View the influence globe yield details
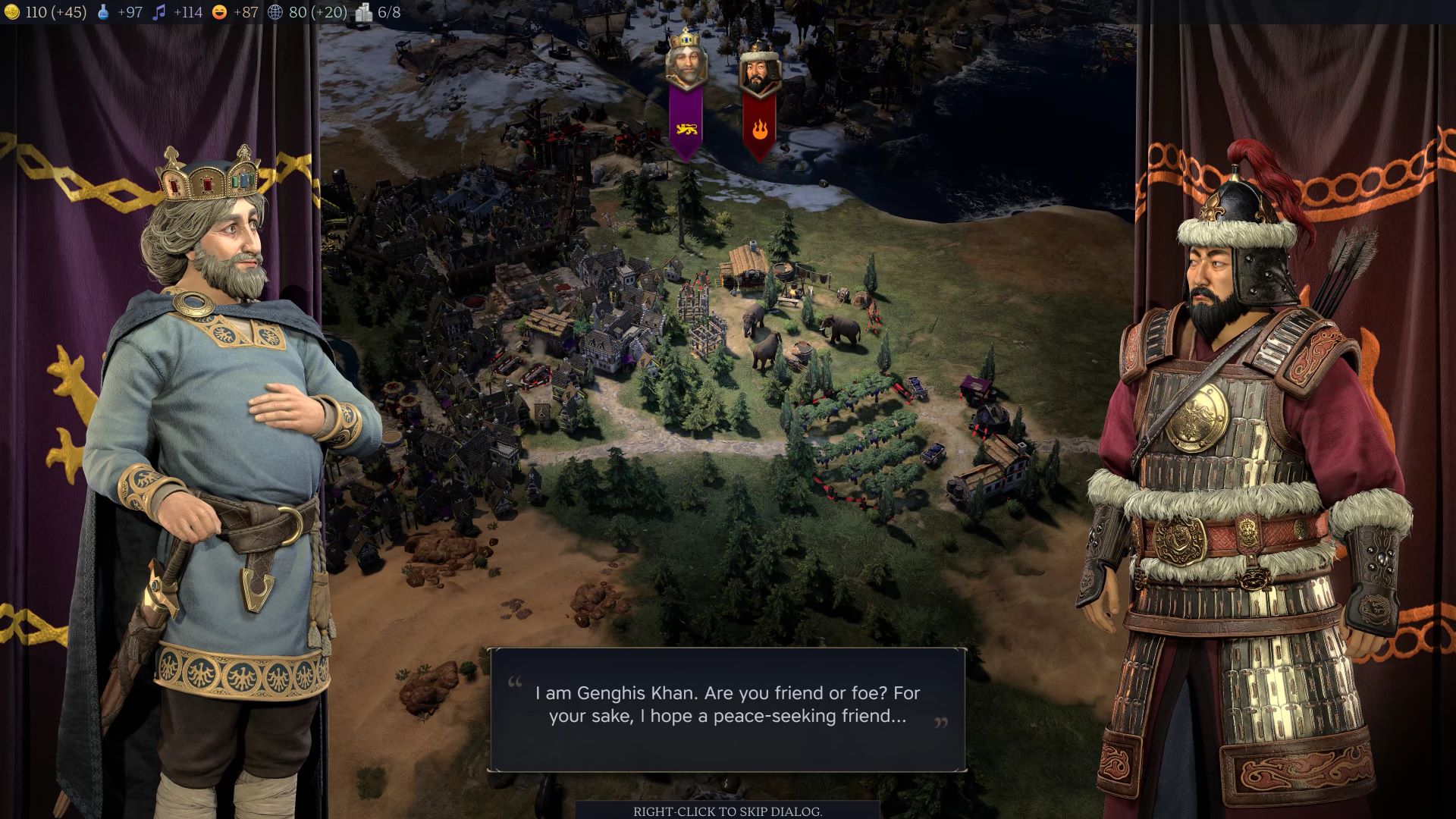The image size is (1456, 819). coord(307,12)
